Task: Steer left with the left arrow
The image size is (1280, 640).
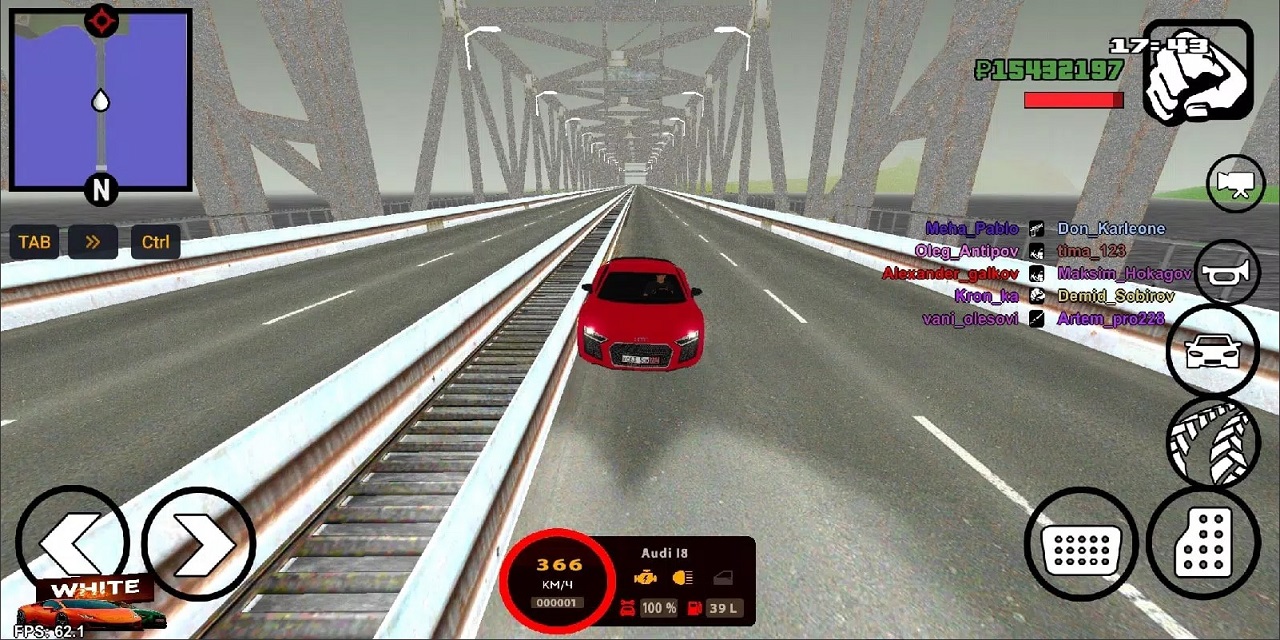Action: [70, 544]
